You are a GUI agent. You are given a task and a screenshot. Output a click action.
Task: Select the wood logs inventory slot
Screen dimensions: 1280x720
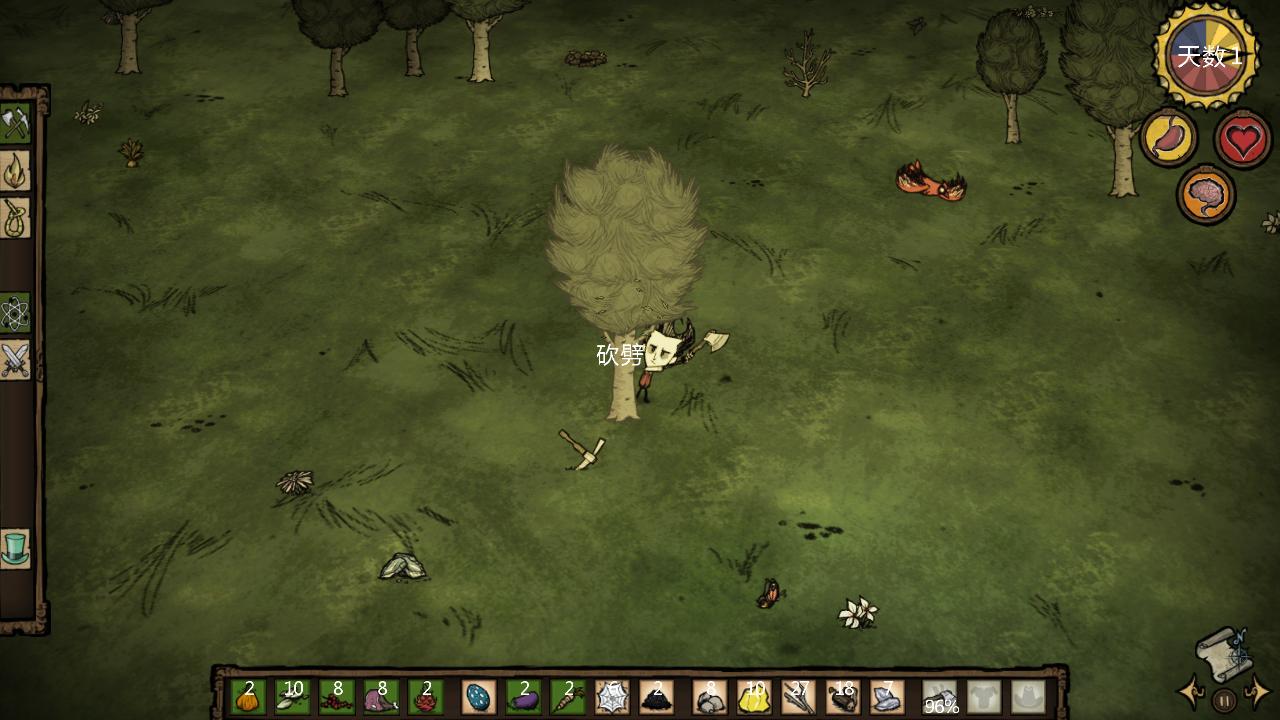[x=843, y=697]
